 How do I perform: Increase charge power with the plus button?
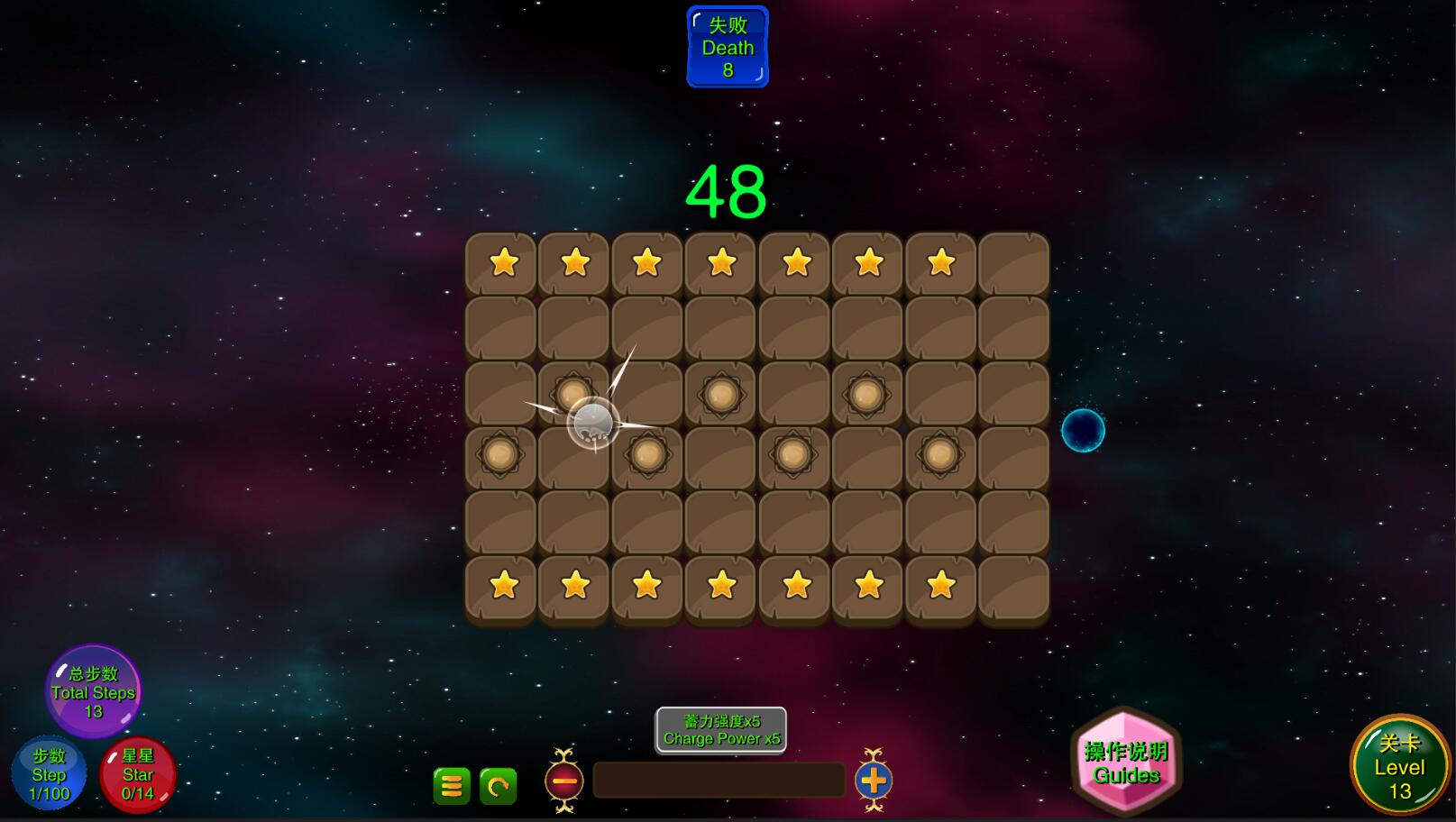[x=873, y=781]
